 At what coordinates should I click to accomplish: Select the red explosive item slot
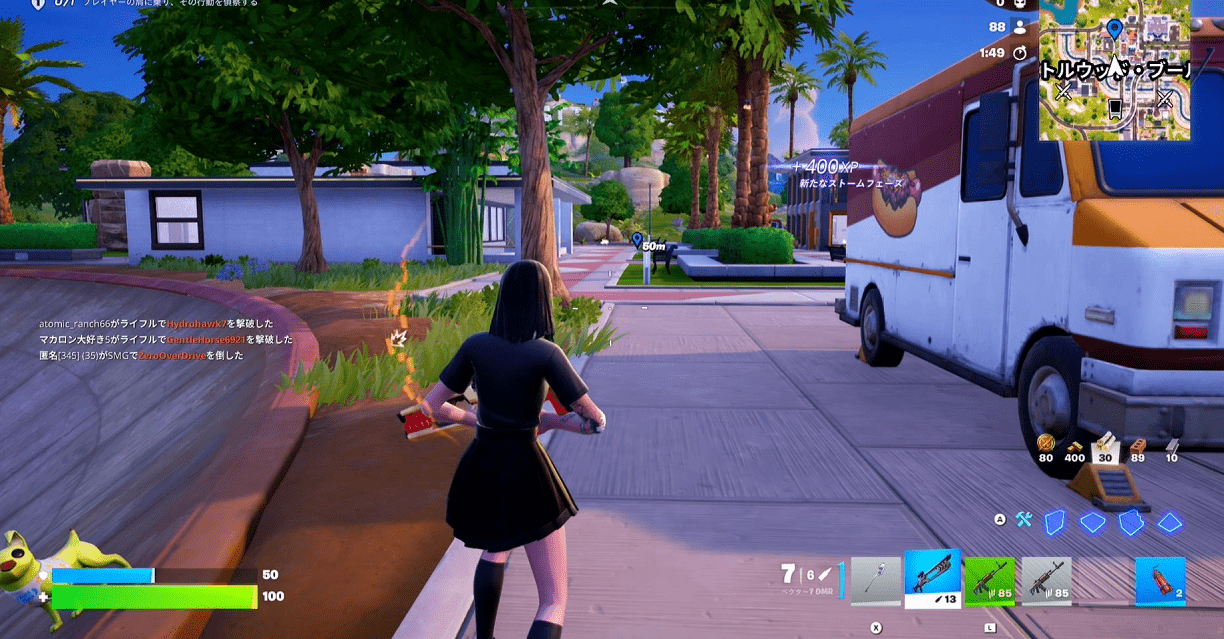click(x=1160, y=581)
